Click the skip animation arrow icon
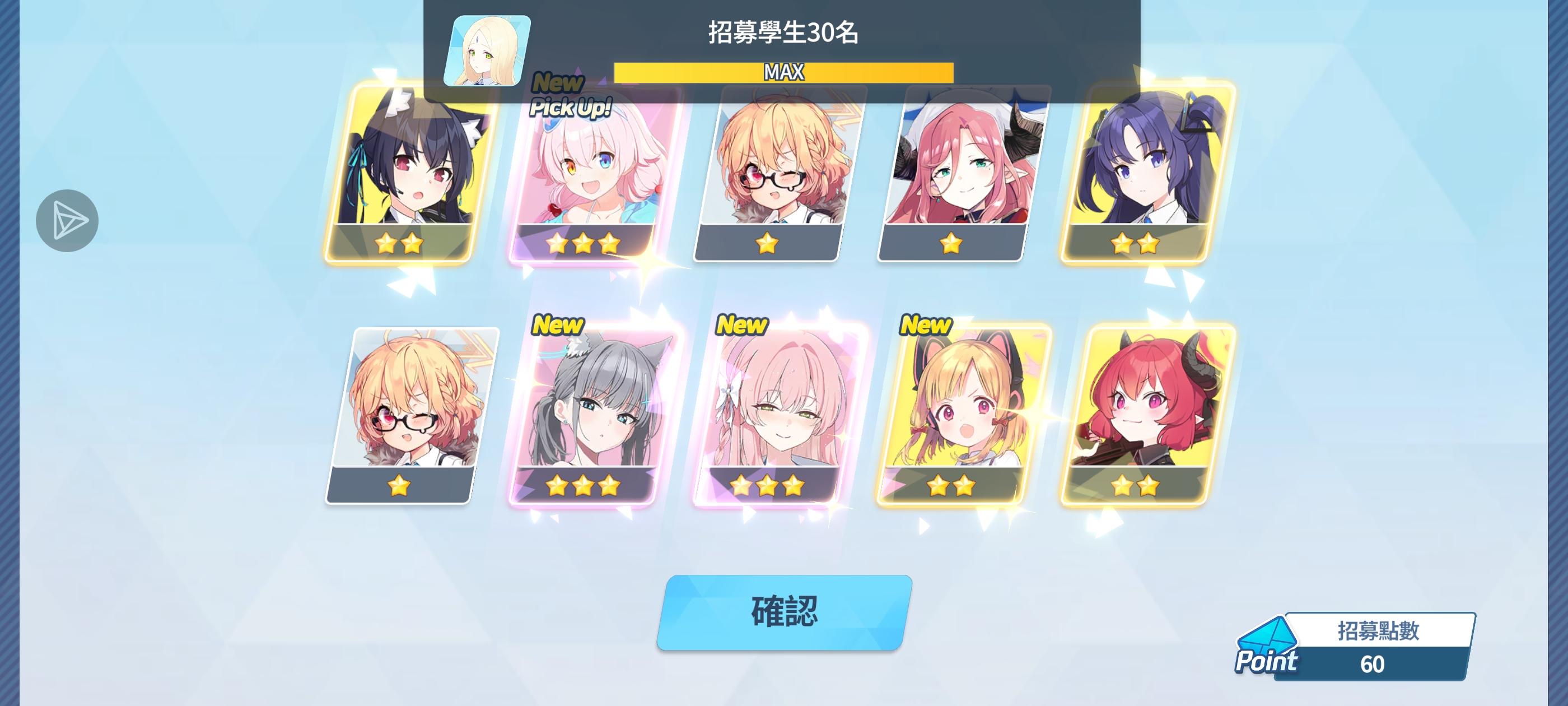This screenshot has width=1568, height=706. pos(67,221)
